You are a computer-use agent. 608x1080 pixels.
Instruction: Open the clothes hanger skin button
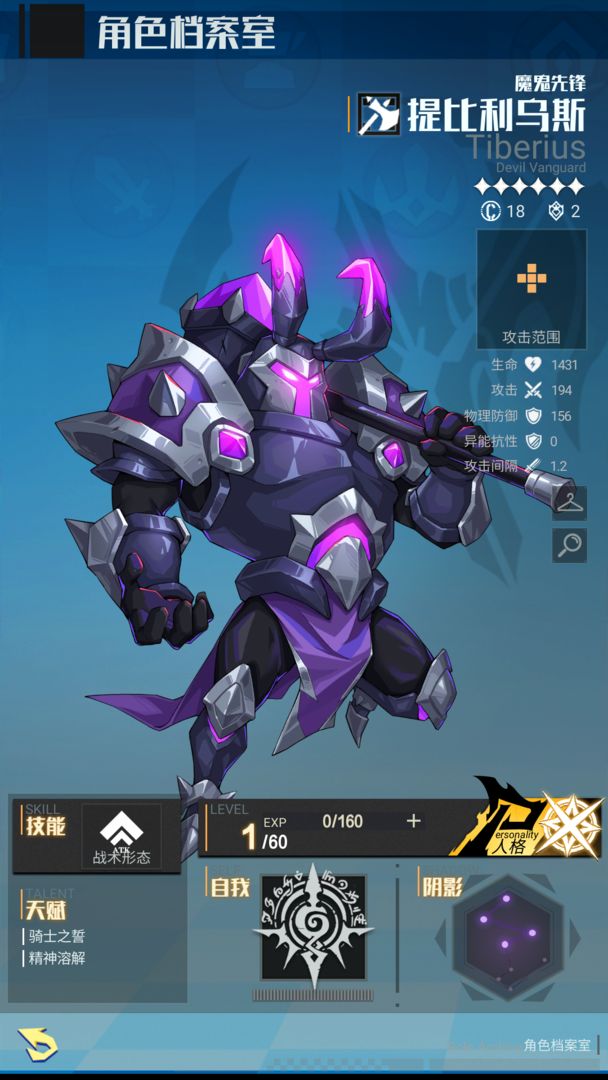coord(569,502)
